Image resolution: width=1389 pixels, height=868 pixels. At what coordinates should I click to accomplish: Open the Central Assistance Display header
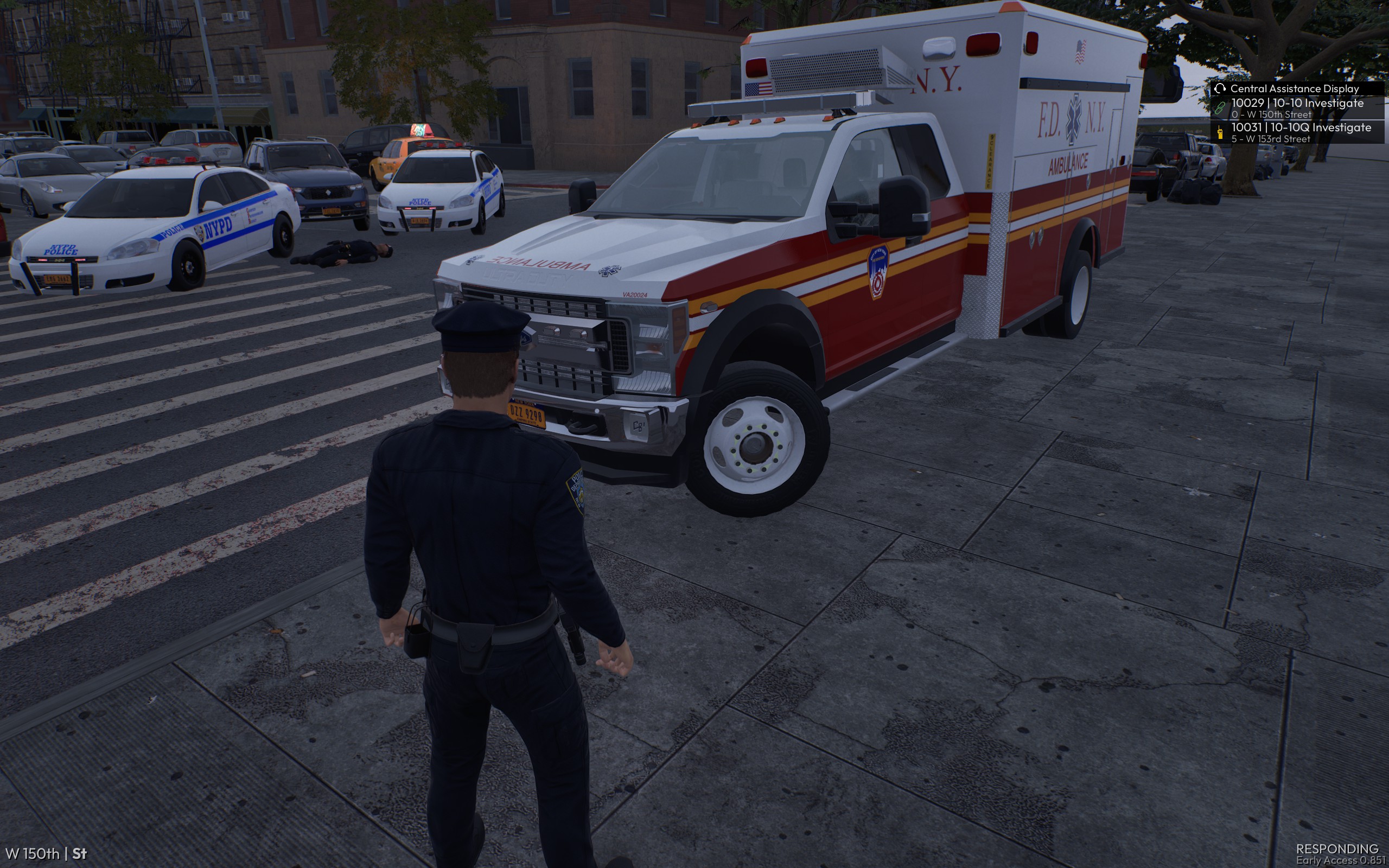[x=1294, y=88]
